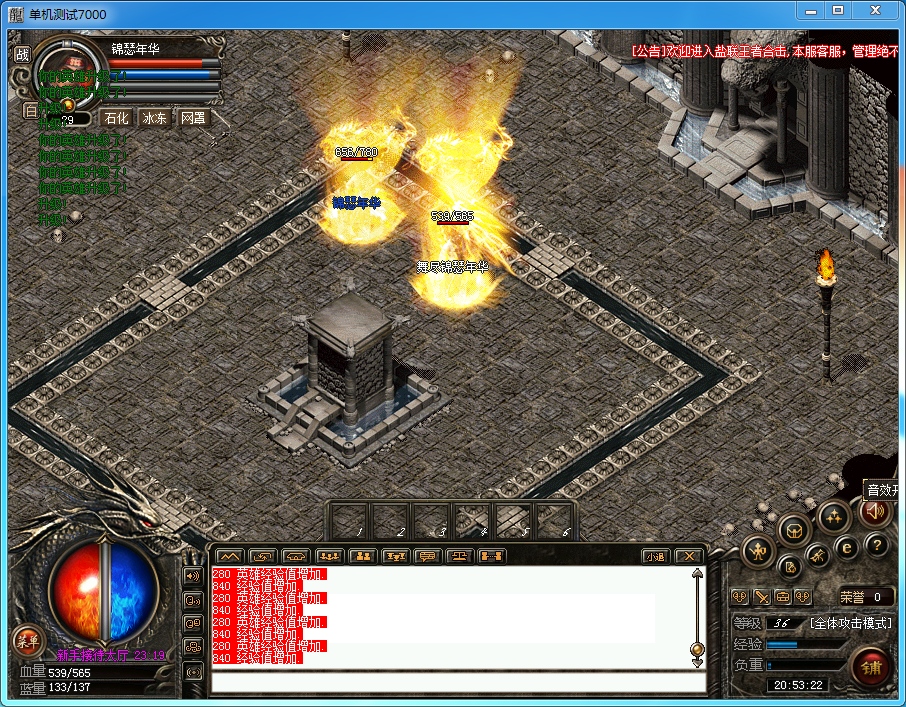The height and width of the screenshot is (707, 906).
Task: Click the 小退 logout button
Action: pyautogui.click(x=655, y=556)
